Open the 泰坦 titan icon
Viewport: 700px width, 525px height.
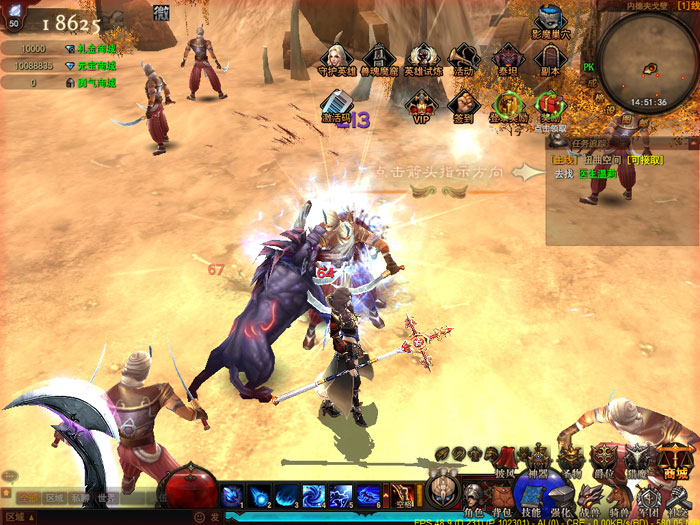(x=507, y=58)
